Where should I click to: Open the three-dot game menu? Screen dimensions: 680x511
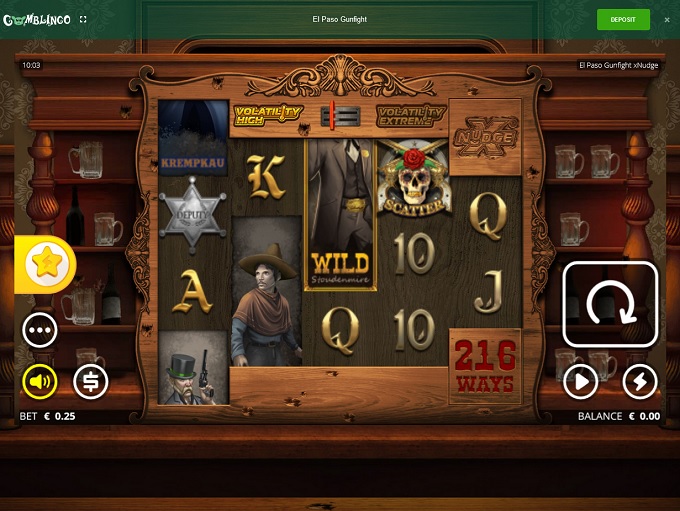(40, 329)
